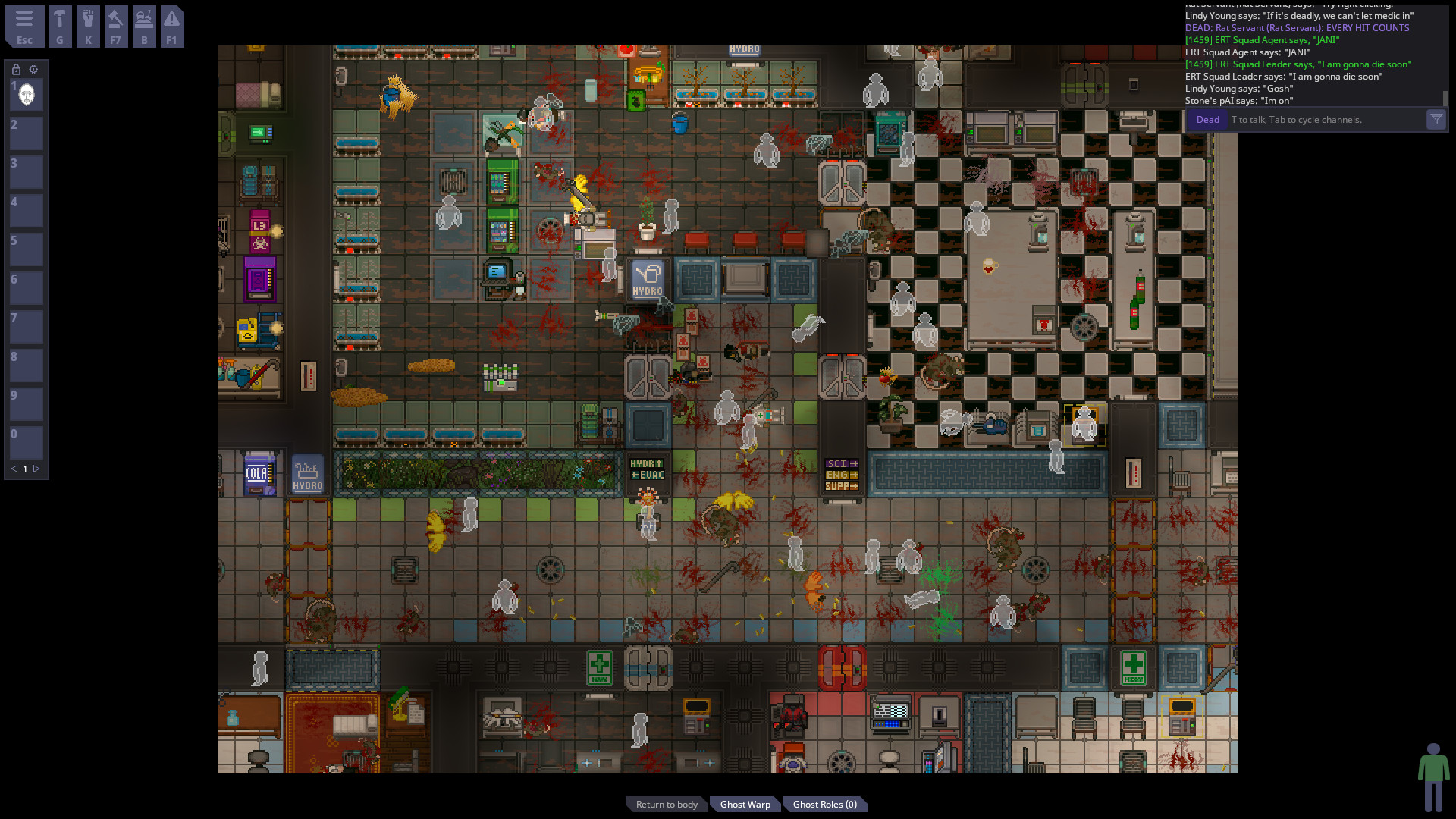
Task: Open adminhelp via the F1 warning icon
Action: pyautogui.click(x=172, y=27)
